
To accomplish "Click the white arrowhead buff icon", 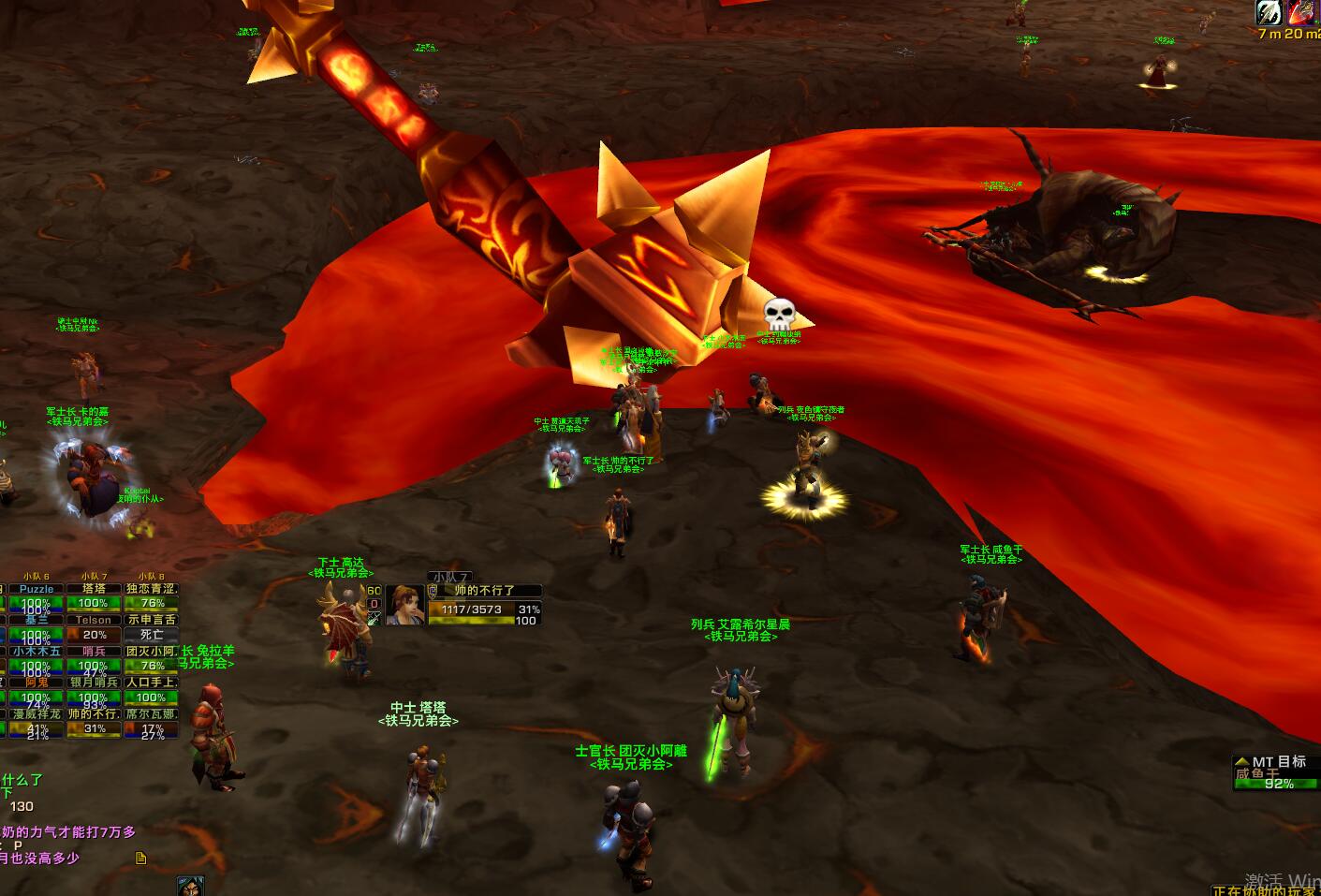I will (x=1269, y=12).
